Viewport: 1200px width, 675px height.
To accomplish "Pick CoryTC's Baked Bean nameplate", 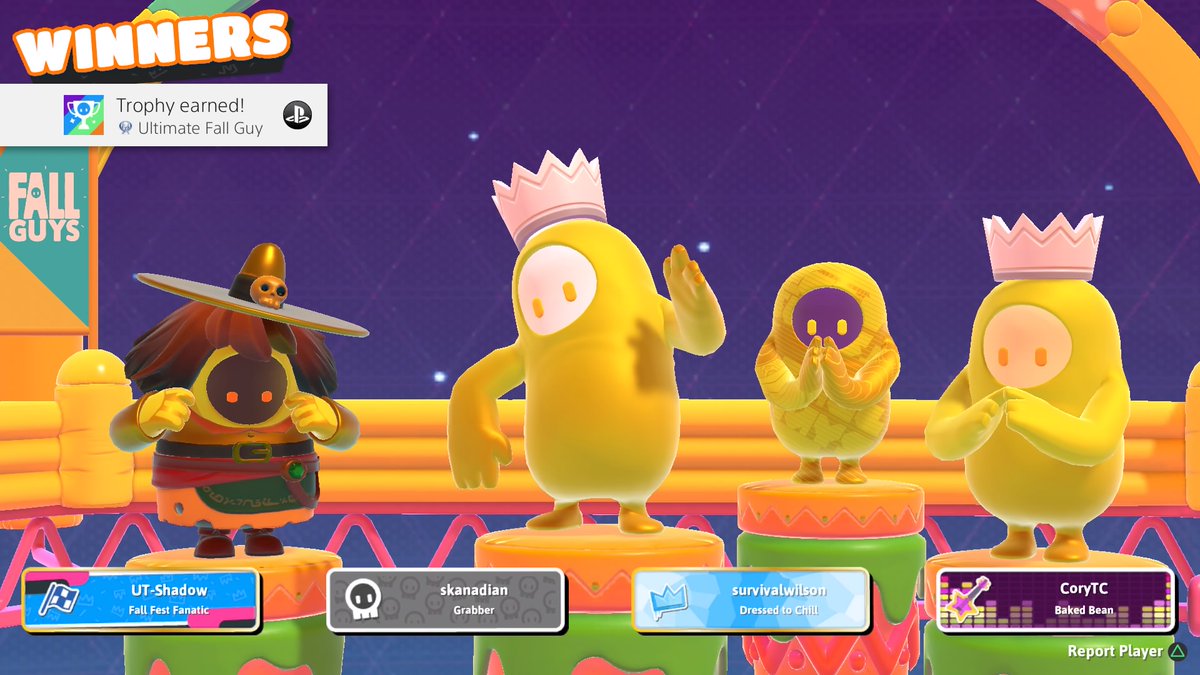I will click(1055, 600).
